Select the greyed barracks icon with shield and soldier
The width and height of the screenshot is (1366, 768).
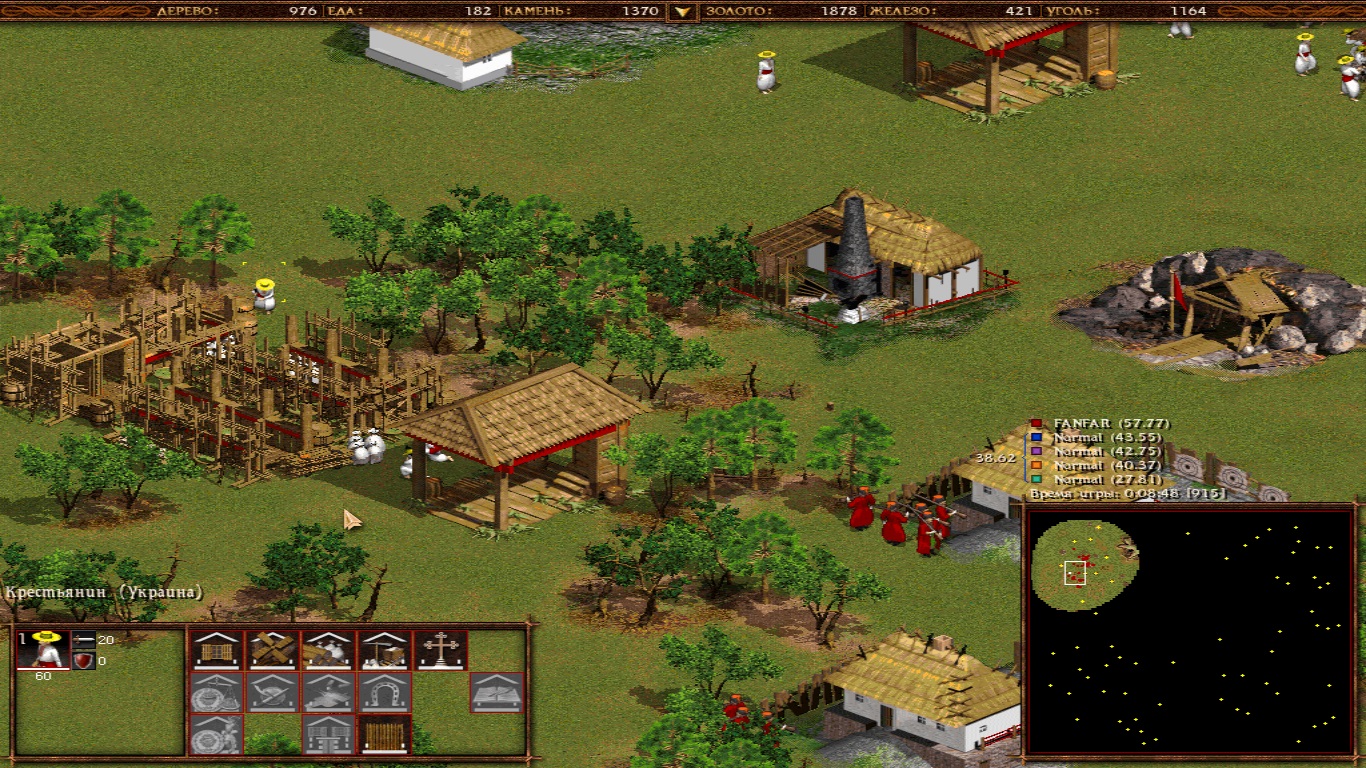[217, 734]
